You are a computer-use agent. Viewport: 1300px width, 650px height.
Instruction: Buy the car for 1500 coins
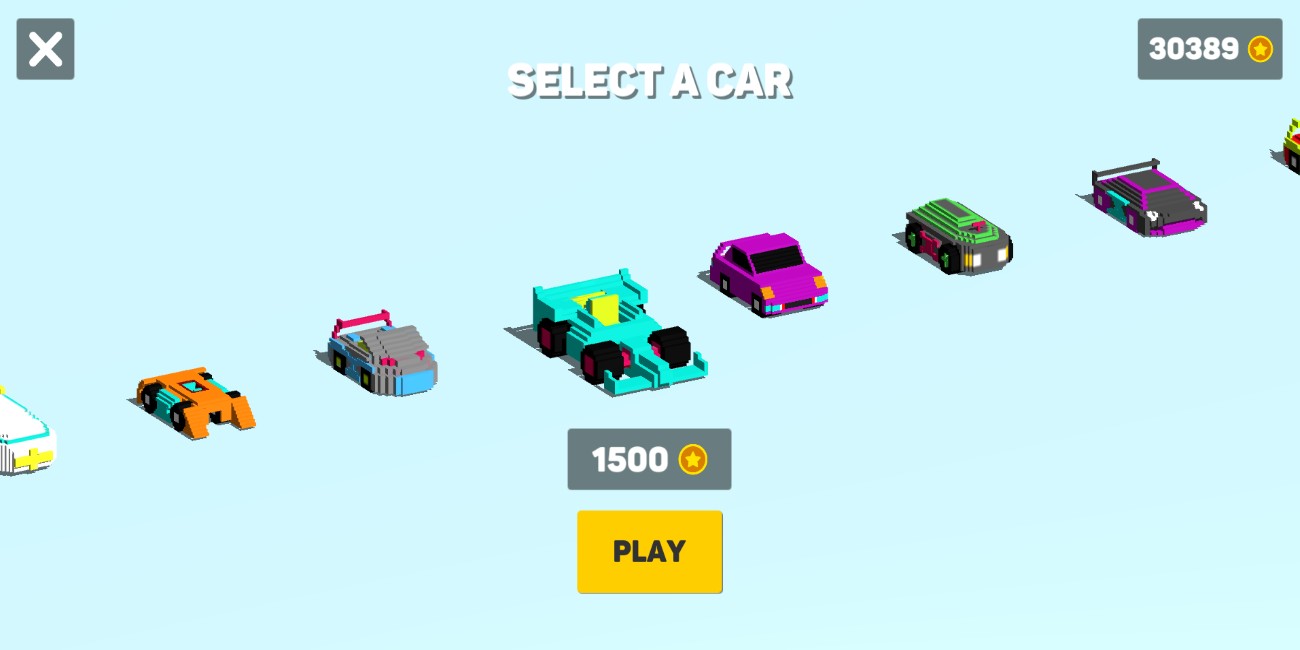click(x=649, y=459)
